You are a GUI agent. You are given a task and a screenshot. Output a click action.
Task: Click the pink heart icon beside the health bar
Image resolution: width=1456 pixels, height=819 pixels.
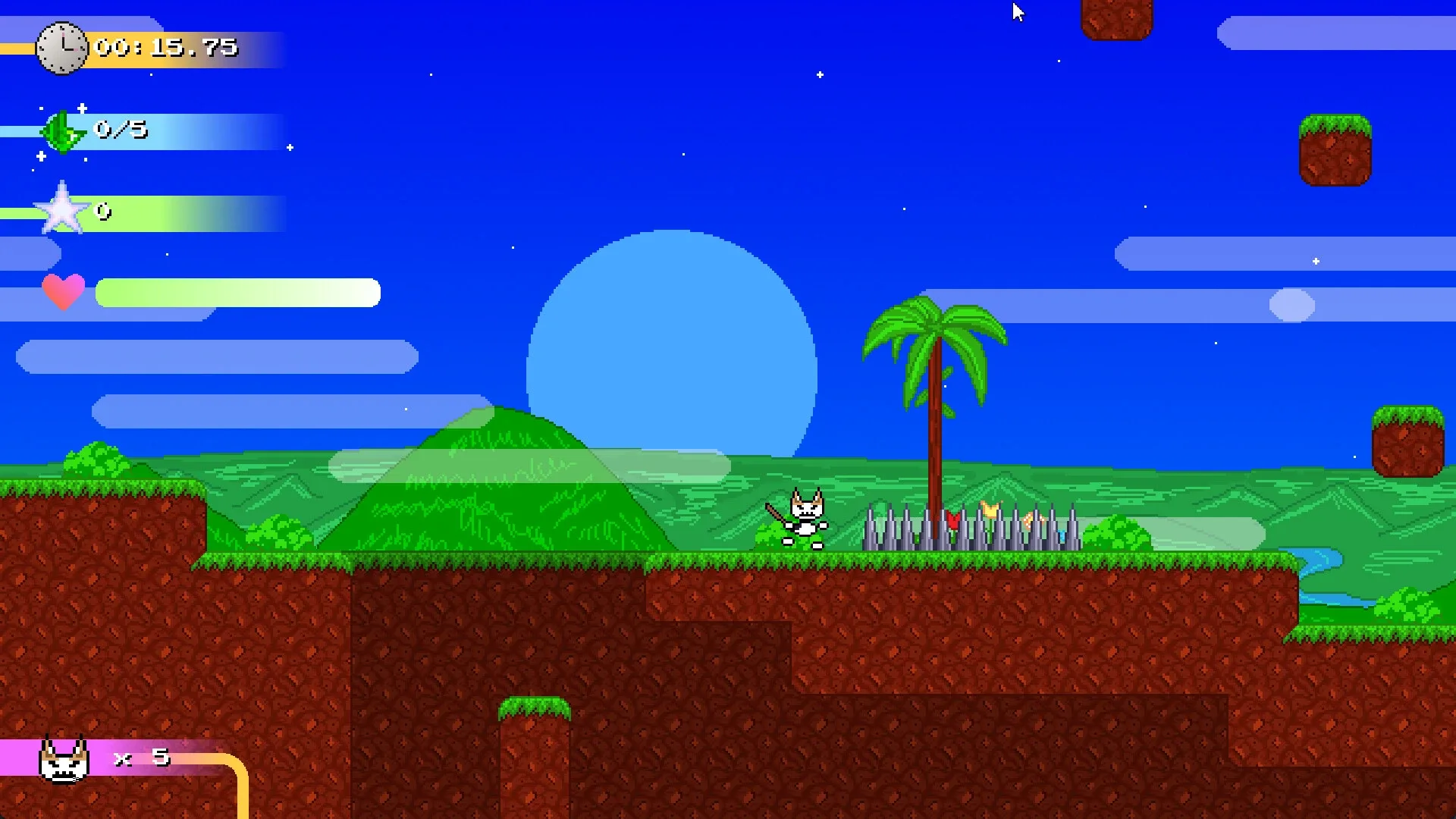pos(63,292)
